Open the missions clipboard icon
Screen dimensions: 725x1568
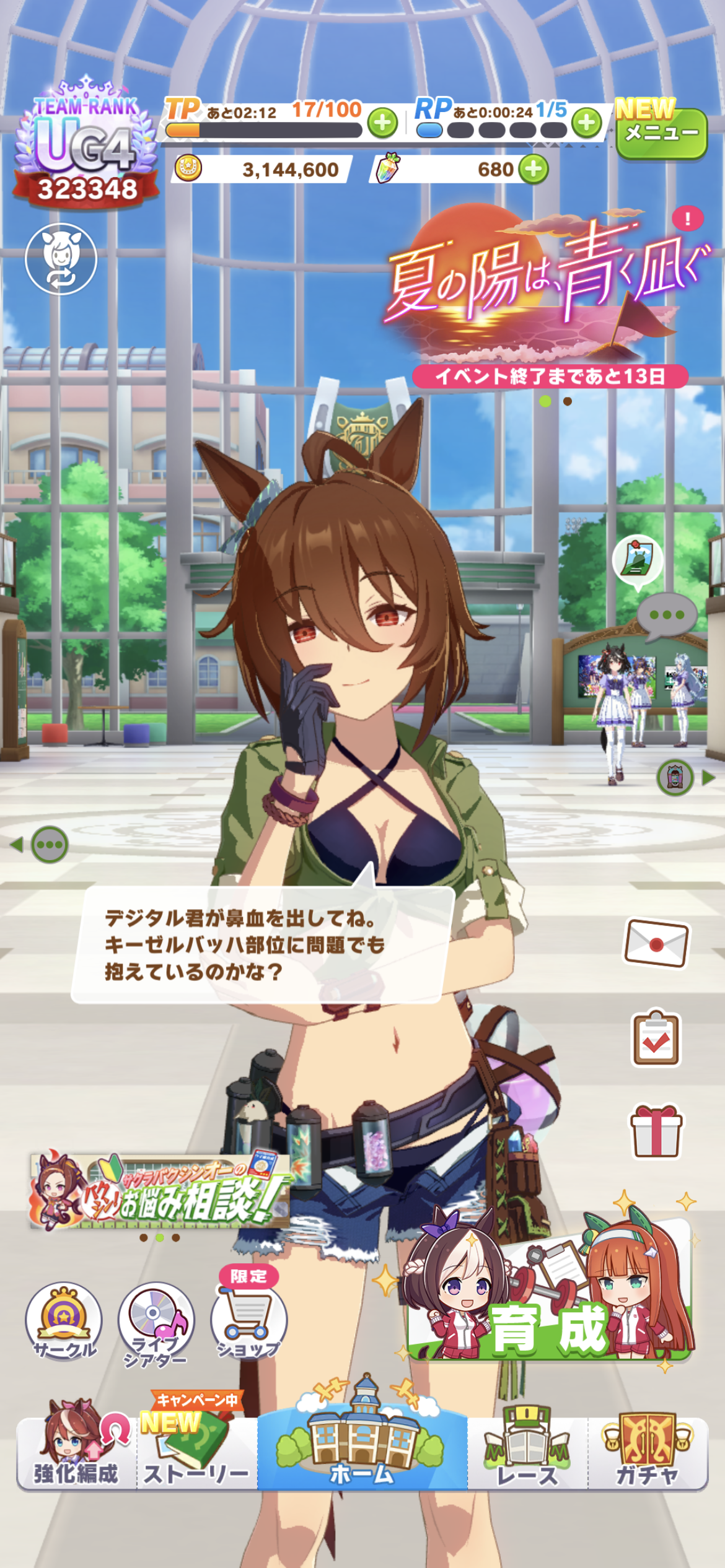coord(656,1039)
